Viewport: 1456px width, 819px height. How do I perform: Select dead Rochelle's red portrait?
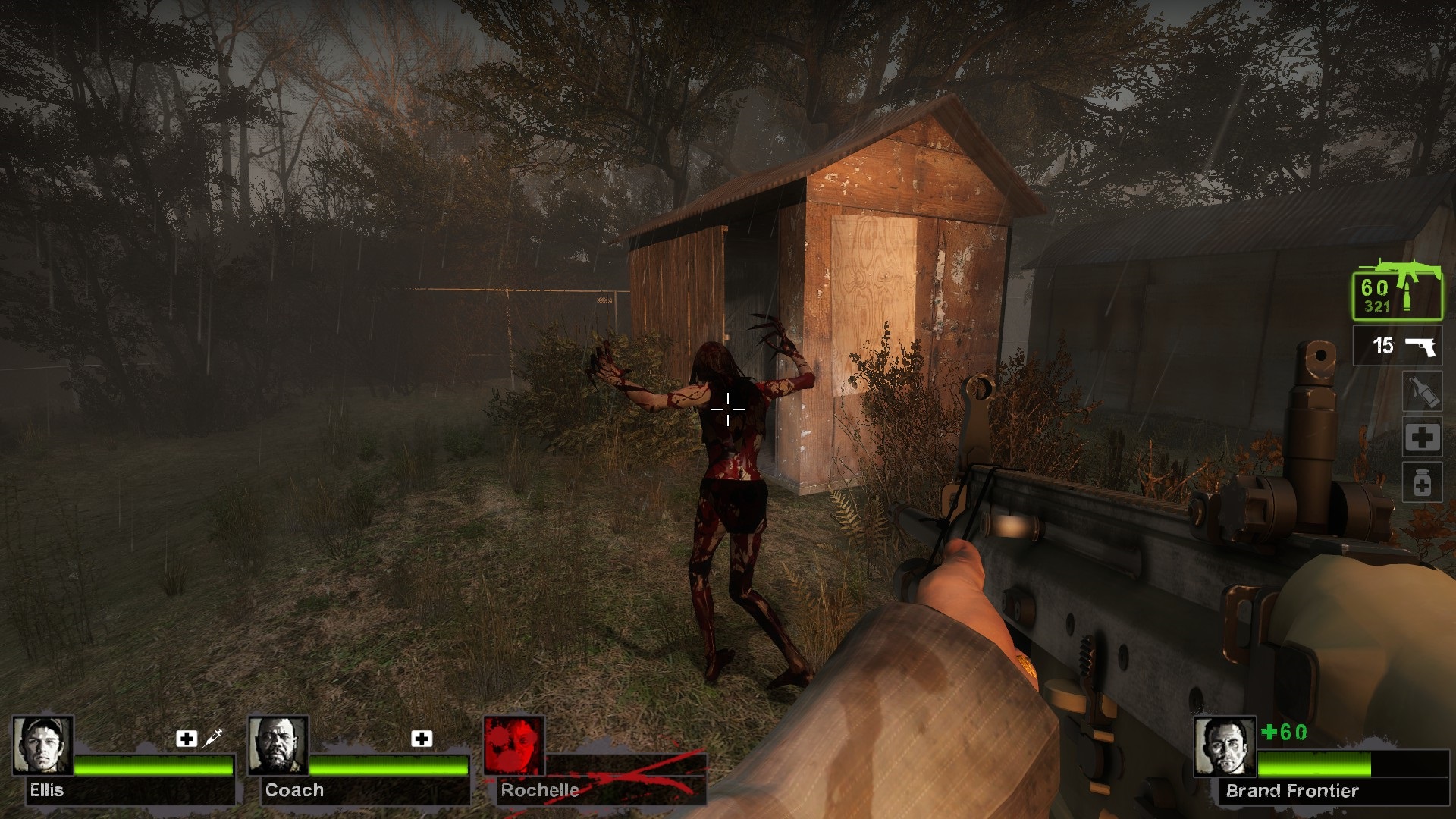[x=514, y=746]
